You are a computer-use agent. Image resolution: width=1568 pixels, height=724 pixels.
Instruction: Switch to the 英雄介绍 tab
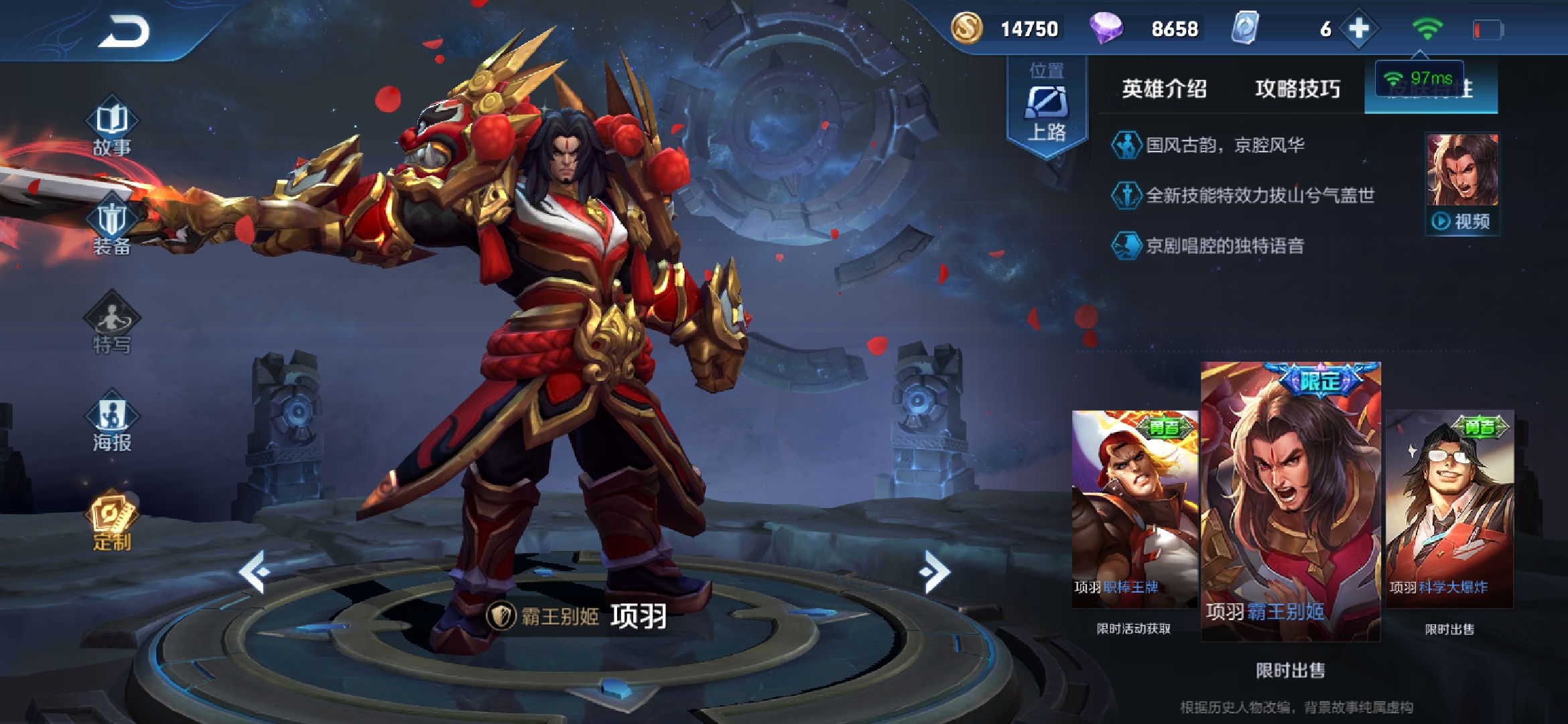pyautogui.click(x=1165, y=88)
